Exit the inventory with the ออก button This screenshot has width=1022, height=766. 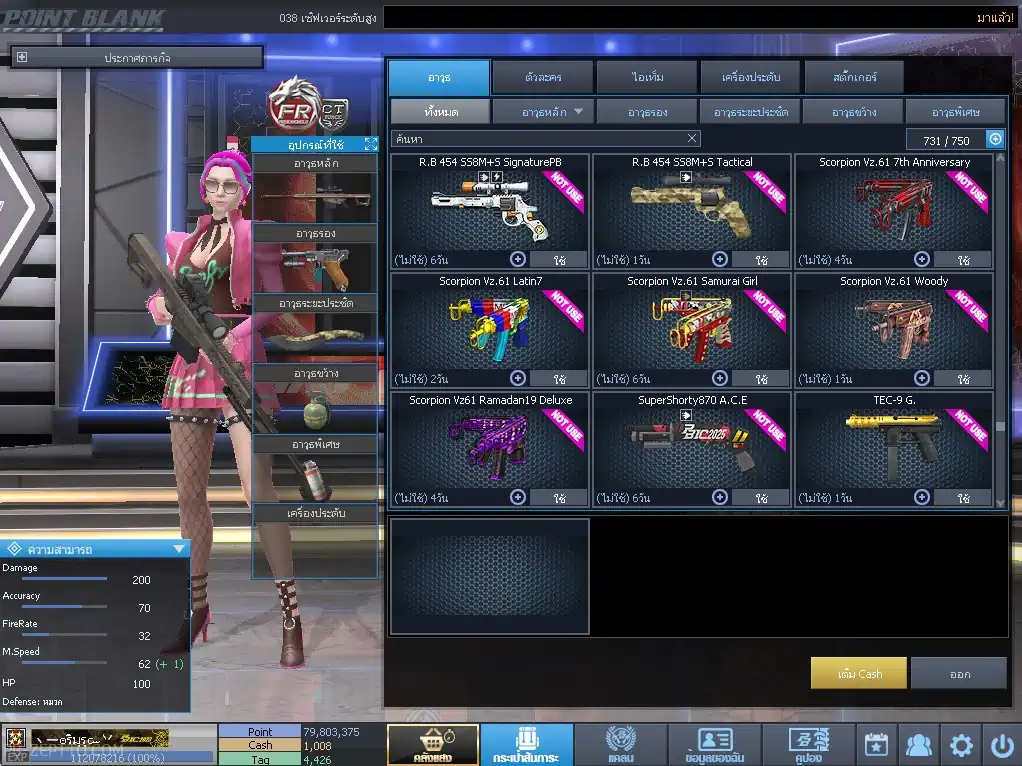tap(959, 673)
